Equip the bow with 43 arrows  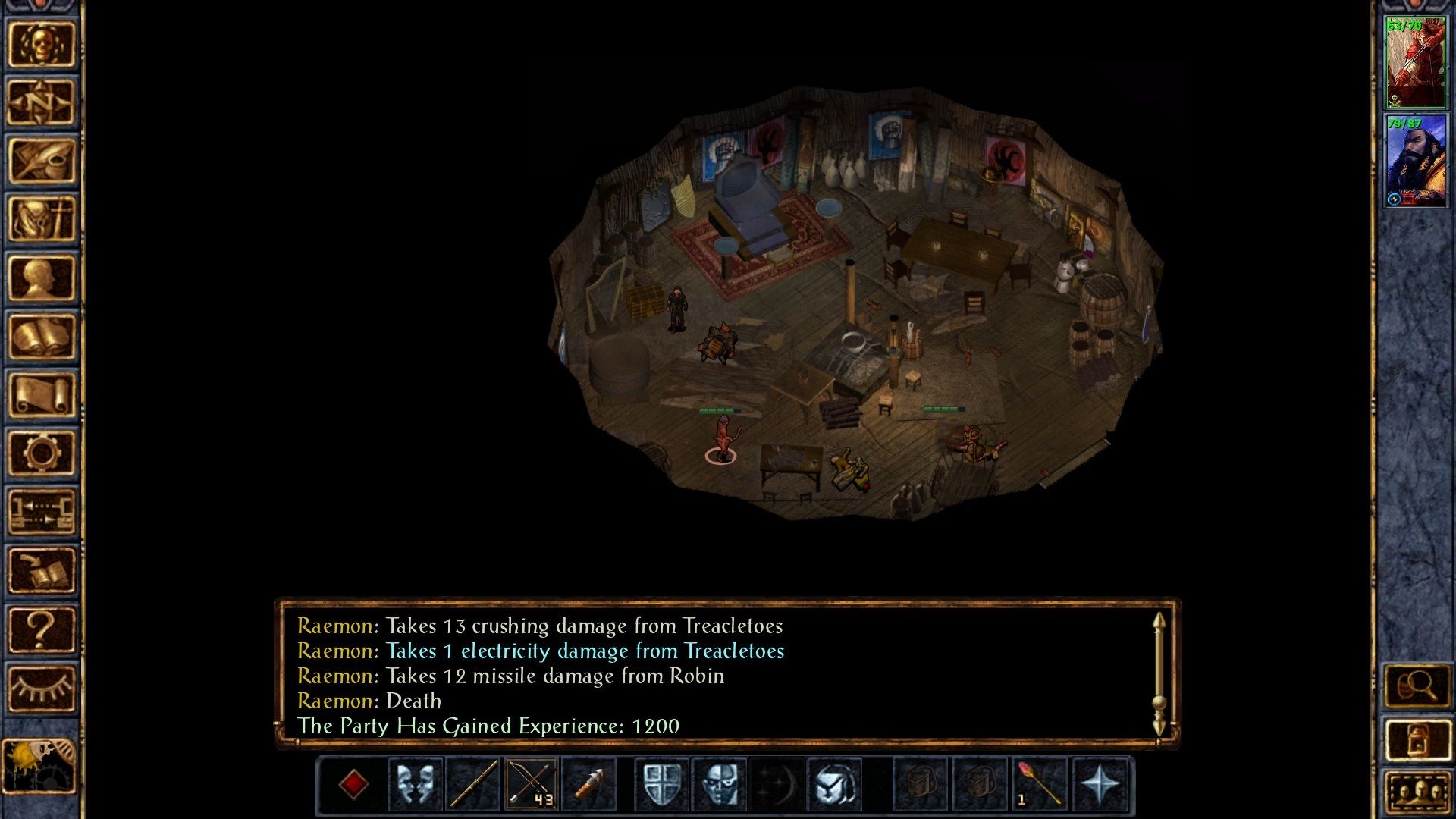[531, 784]
